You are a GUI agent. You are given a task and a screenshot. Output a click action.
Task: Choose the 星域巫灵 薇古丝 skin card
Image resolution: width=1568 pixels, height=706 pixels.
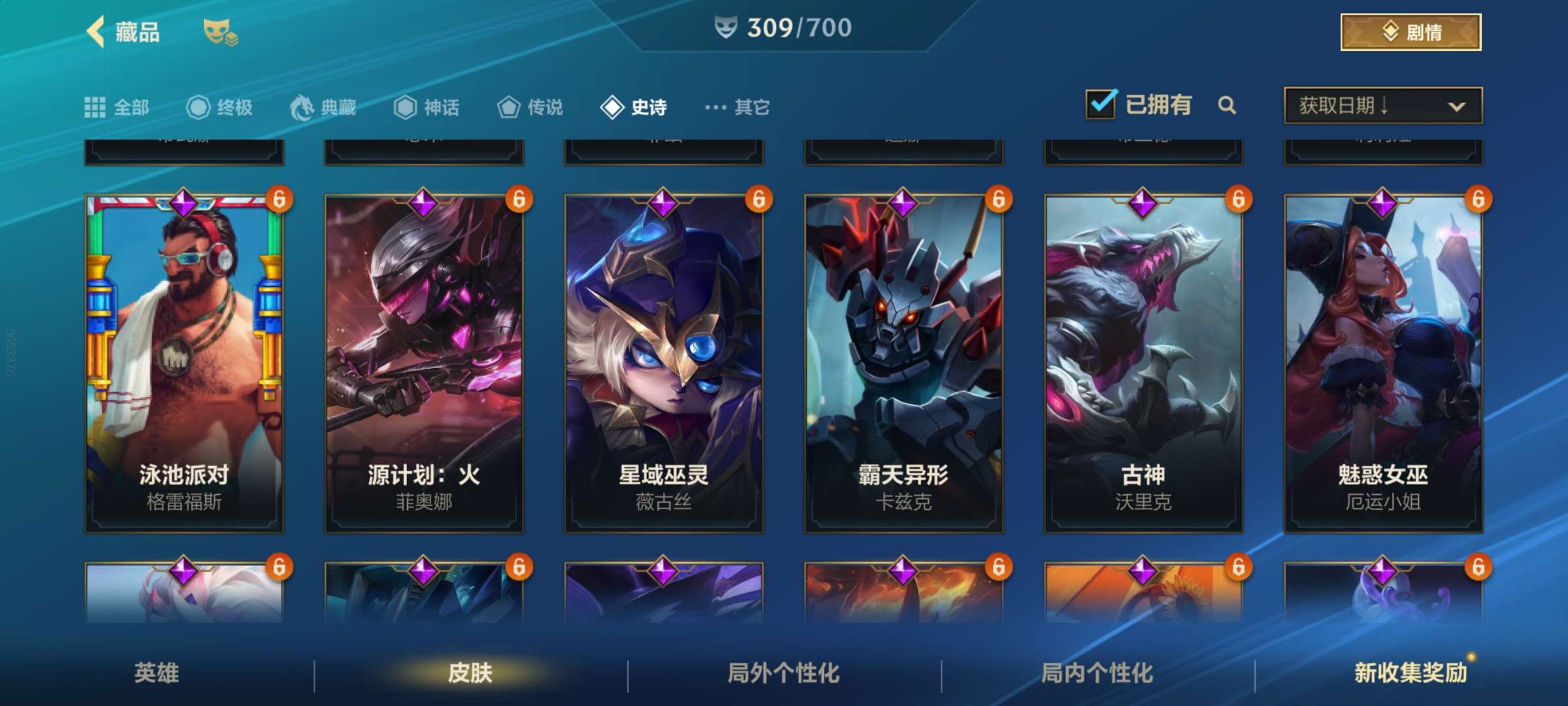pyautogui.click(x=664, y=363)
